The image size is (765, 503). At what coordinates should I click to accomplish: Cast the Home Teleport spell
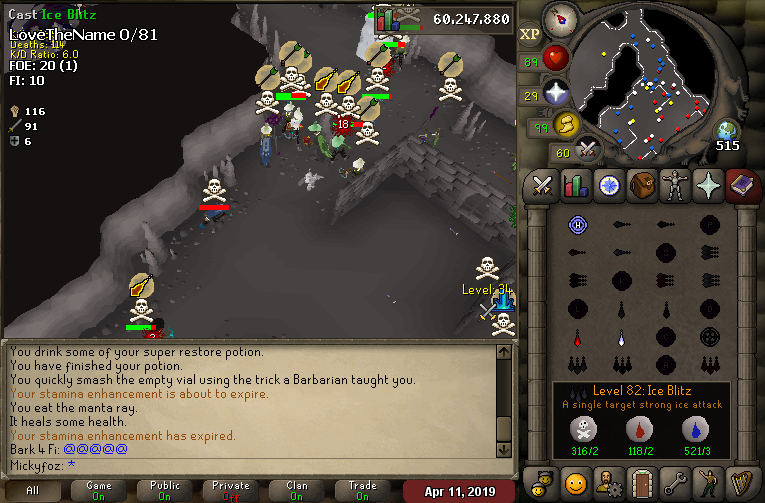[577, 224]
